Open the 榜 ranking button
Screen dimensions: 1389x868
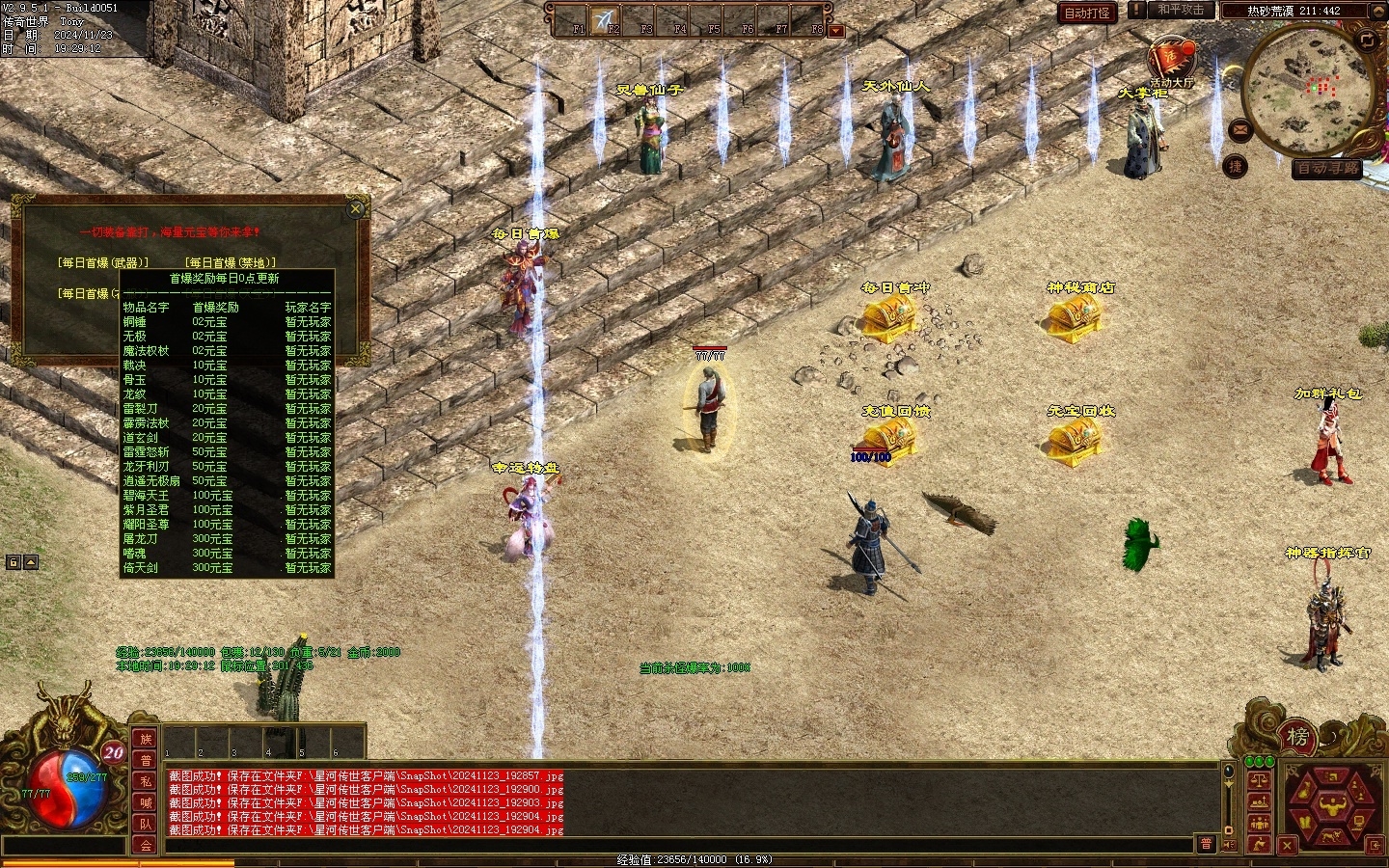coord(1298,738)
